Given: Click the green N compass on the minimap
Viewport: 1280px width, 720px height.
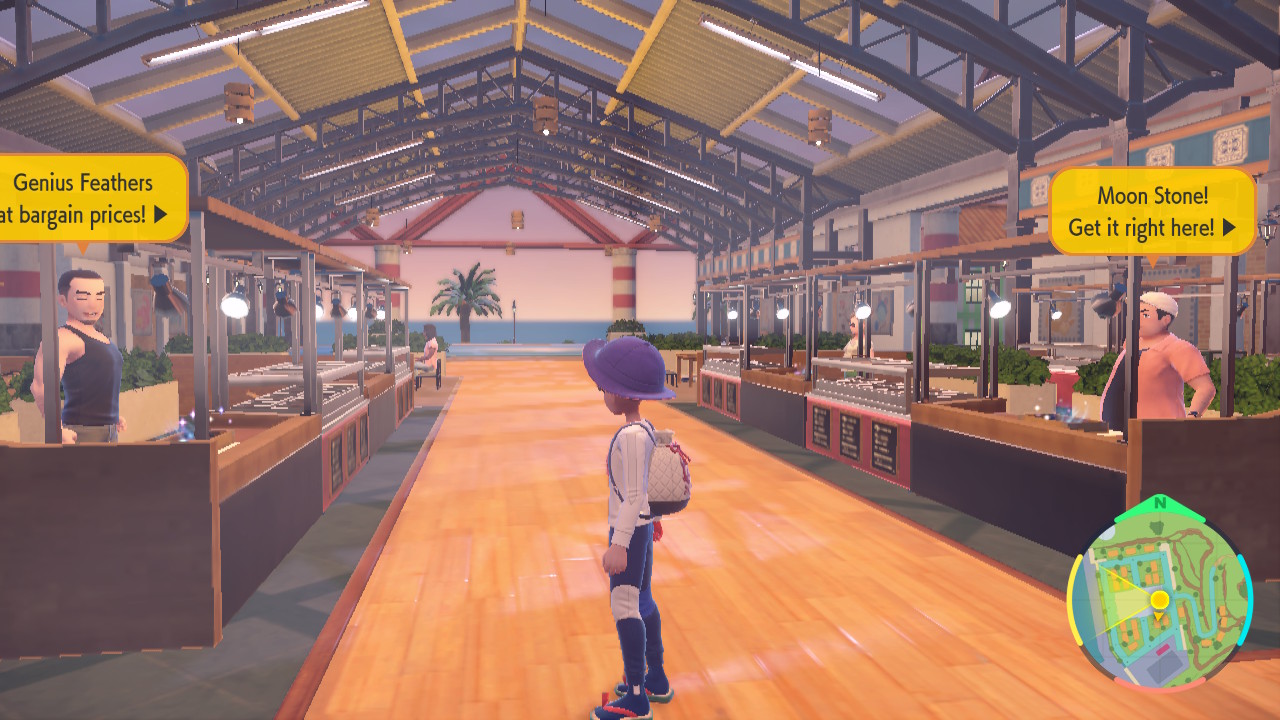Looking at the screenshot, I should [x=1158, y=501].
